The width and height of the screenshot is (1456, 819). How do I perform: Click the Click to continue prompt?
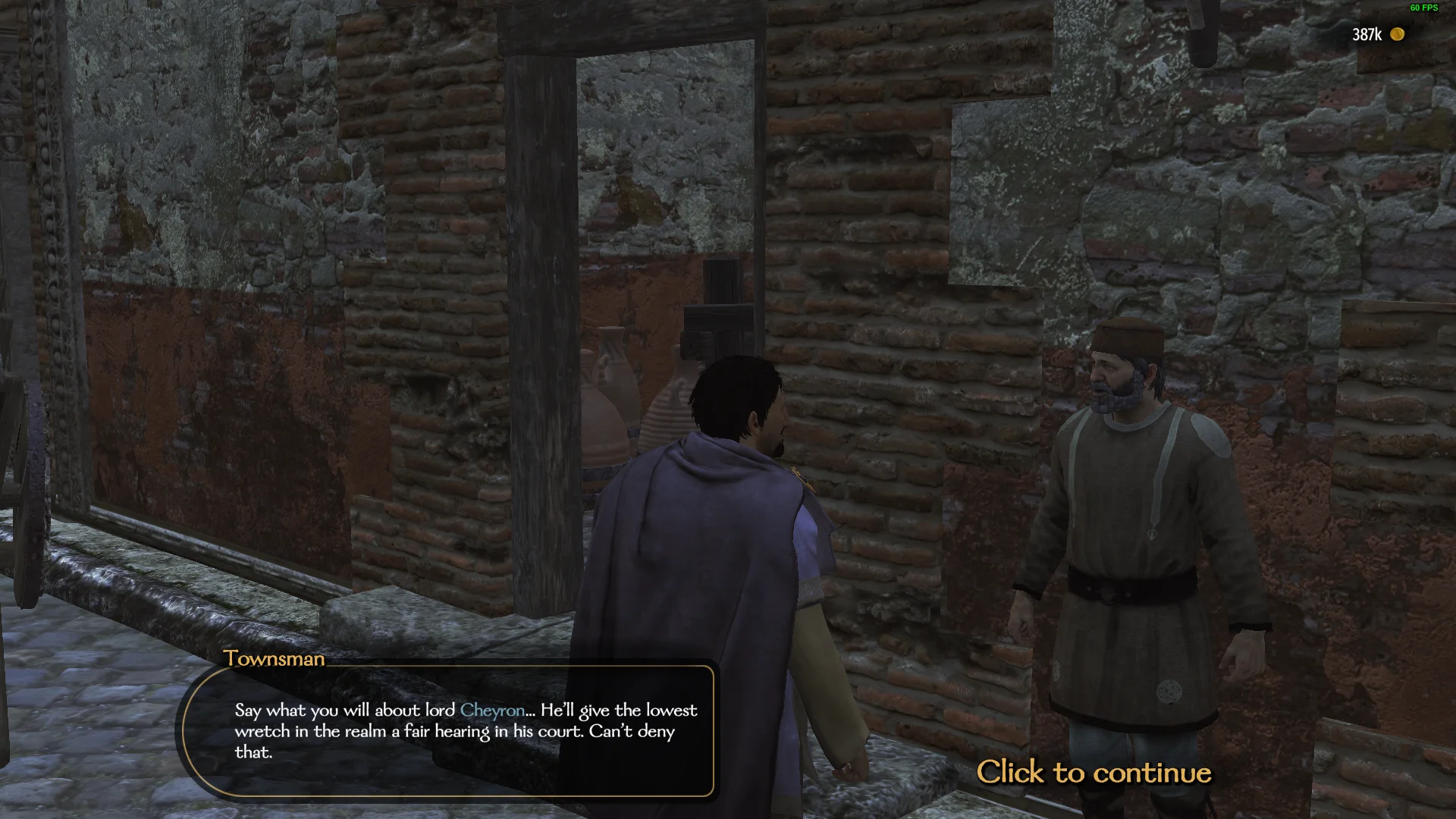coord(1095,773)
